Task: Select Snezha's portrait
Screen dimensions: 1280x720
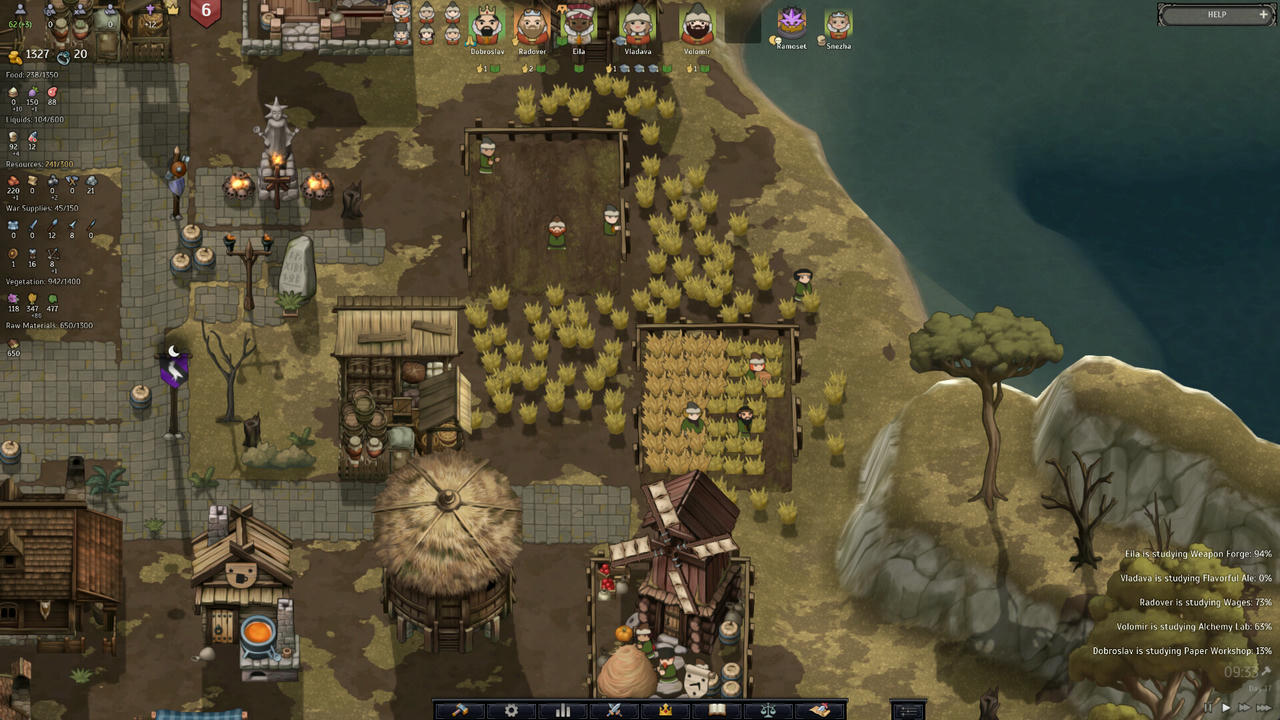Action: tap(837, 25)
